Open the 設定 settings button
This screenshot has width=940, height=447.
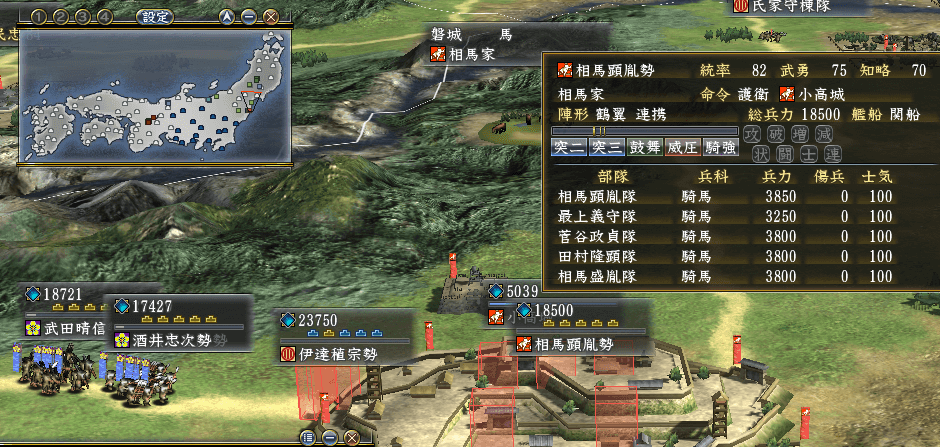pyautogui.click(x=154, y=17)
